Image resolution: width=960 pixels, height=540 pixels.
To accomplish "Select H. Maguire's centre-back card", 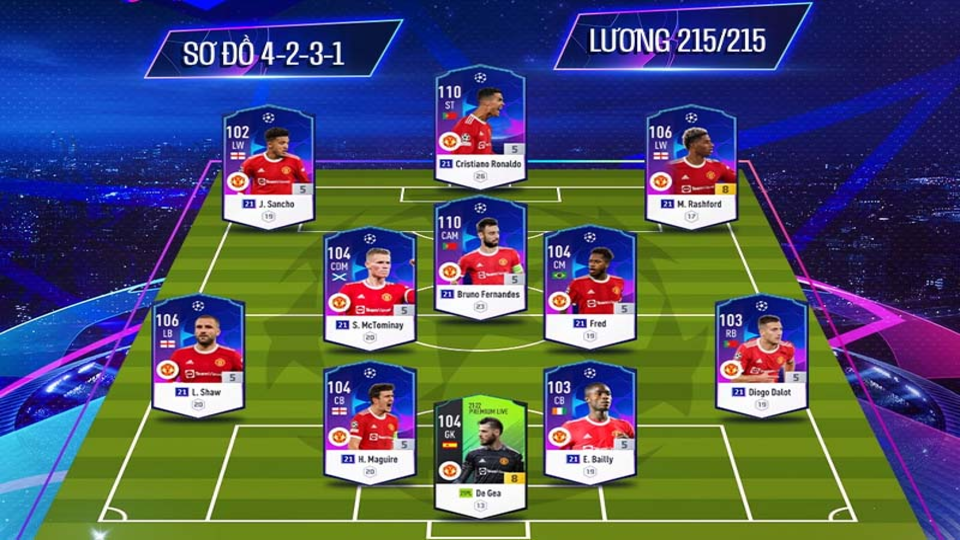I will (x=370, y=422).
